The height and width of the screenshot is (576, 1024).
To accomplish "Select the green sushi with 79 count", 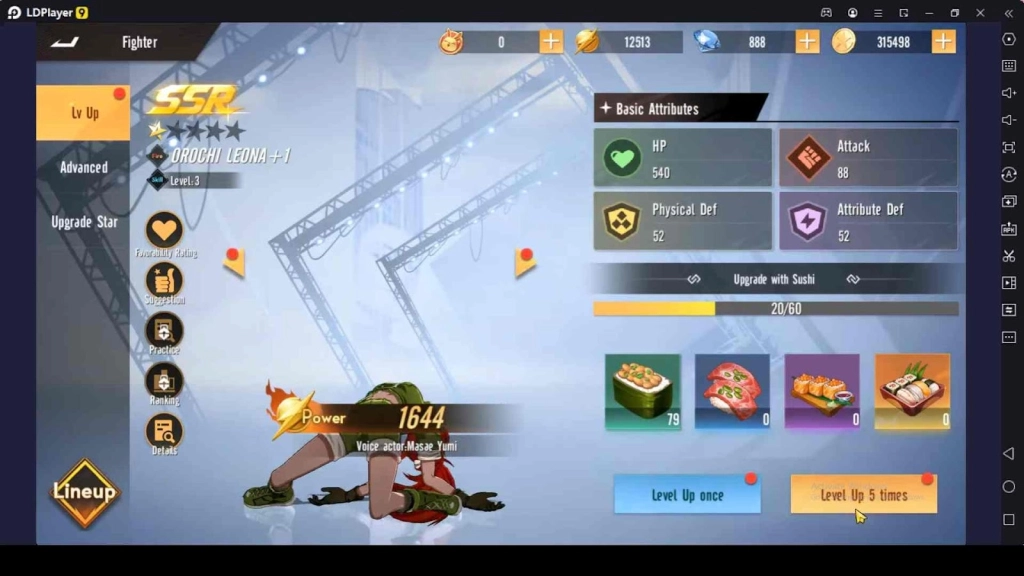I will tap(643, 391).
